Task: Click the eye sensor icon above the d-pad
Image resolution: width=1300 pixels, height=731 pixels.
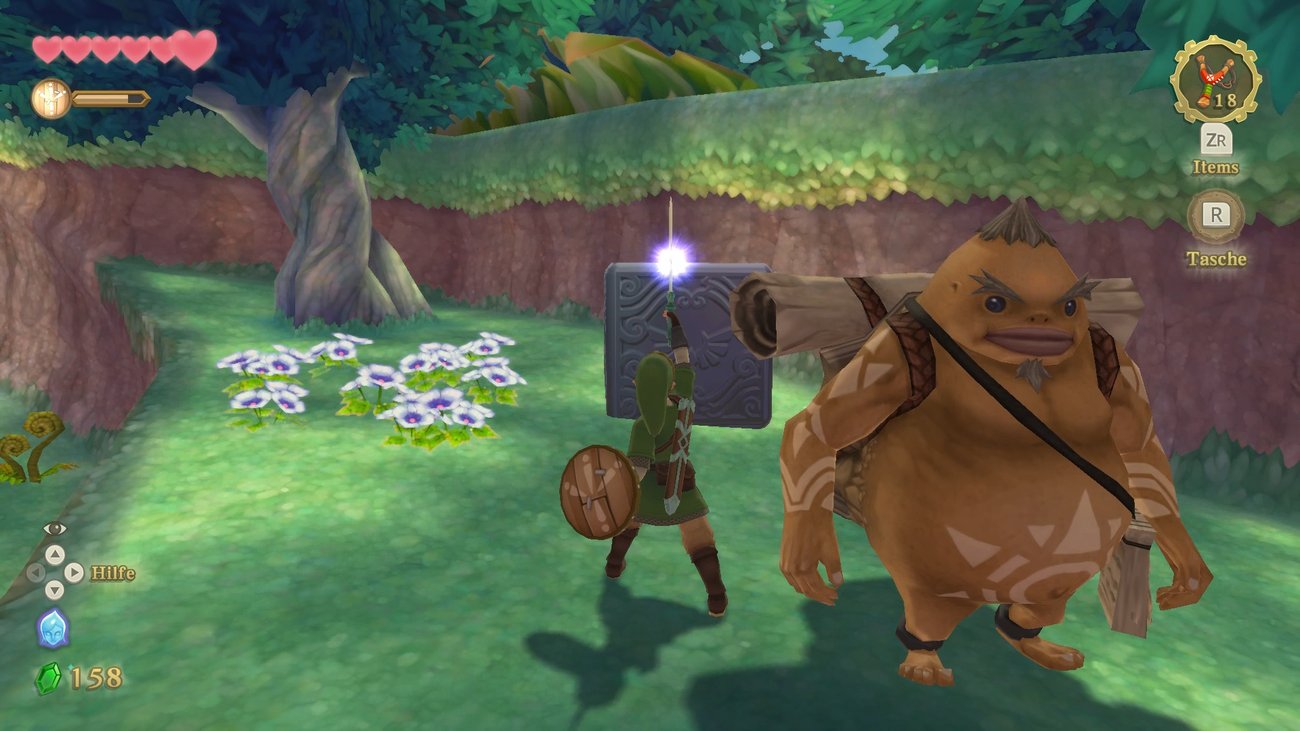Action: click(x=54, y=528)
